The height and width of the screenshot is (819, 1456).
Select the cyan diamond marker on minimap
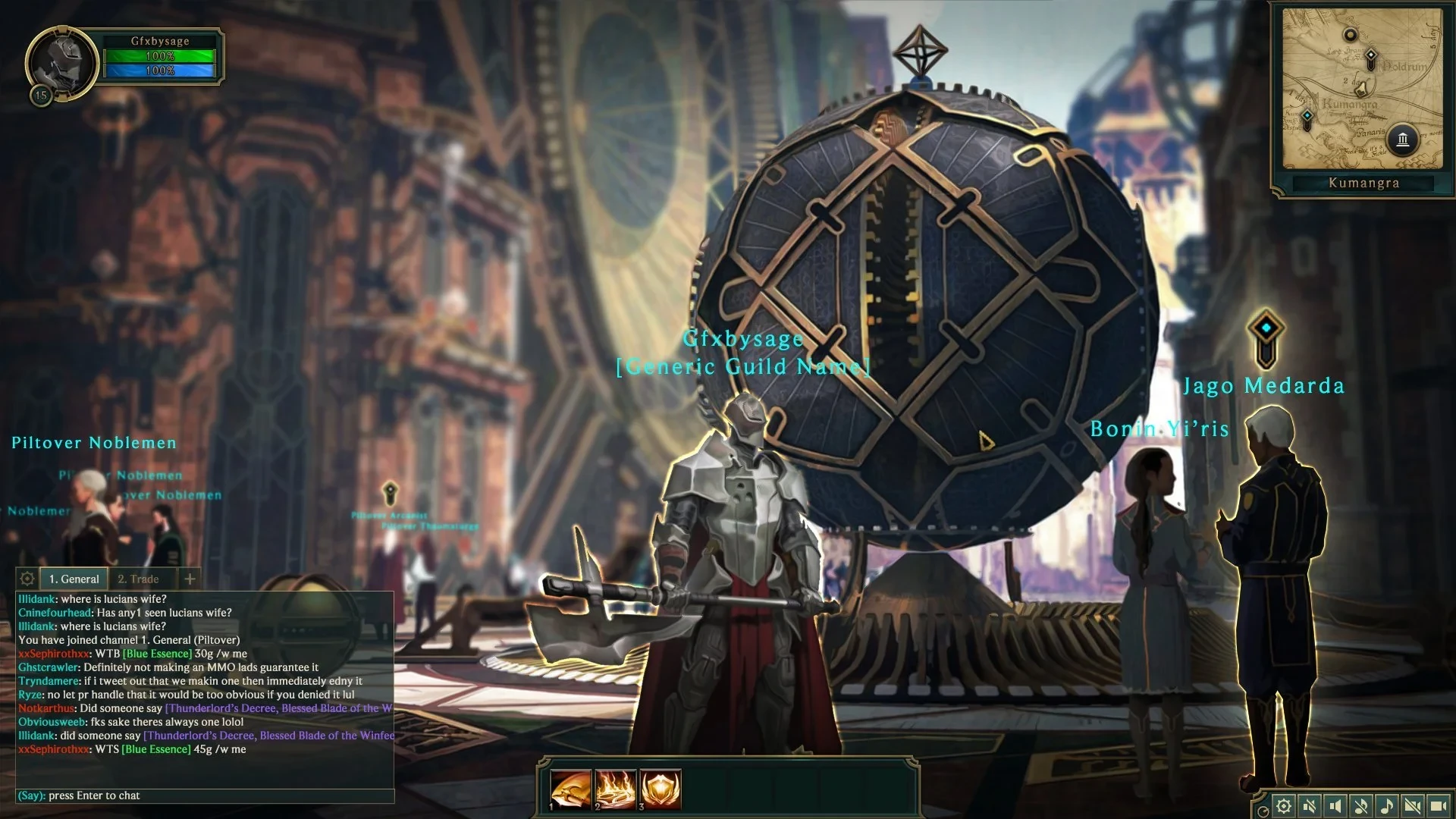coord(1307,117)
